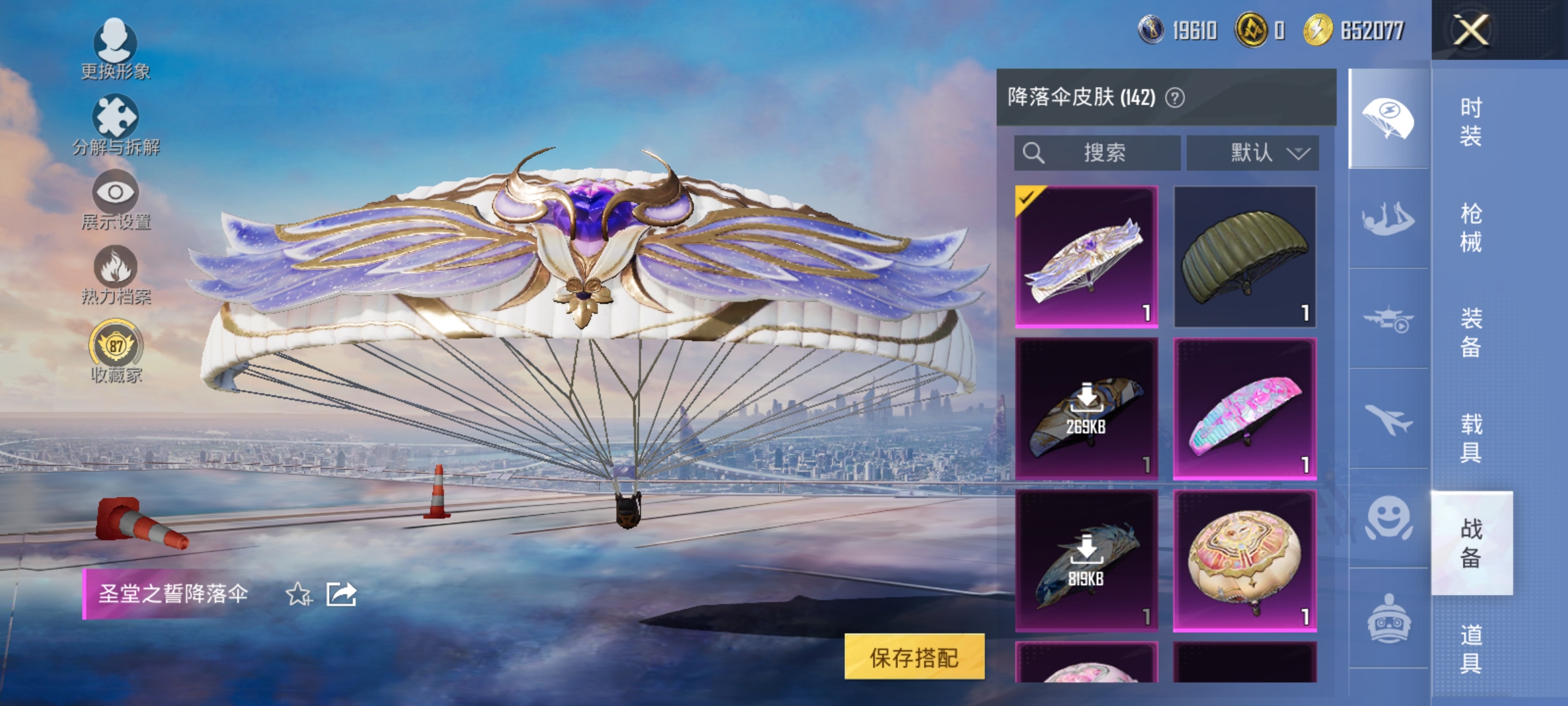Open the 默认 sorting dropdown
Screen dimensions: 1568x706
point(1253,152)
